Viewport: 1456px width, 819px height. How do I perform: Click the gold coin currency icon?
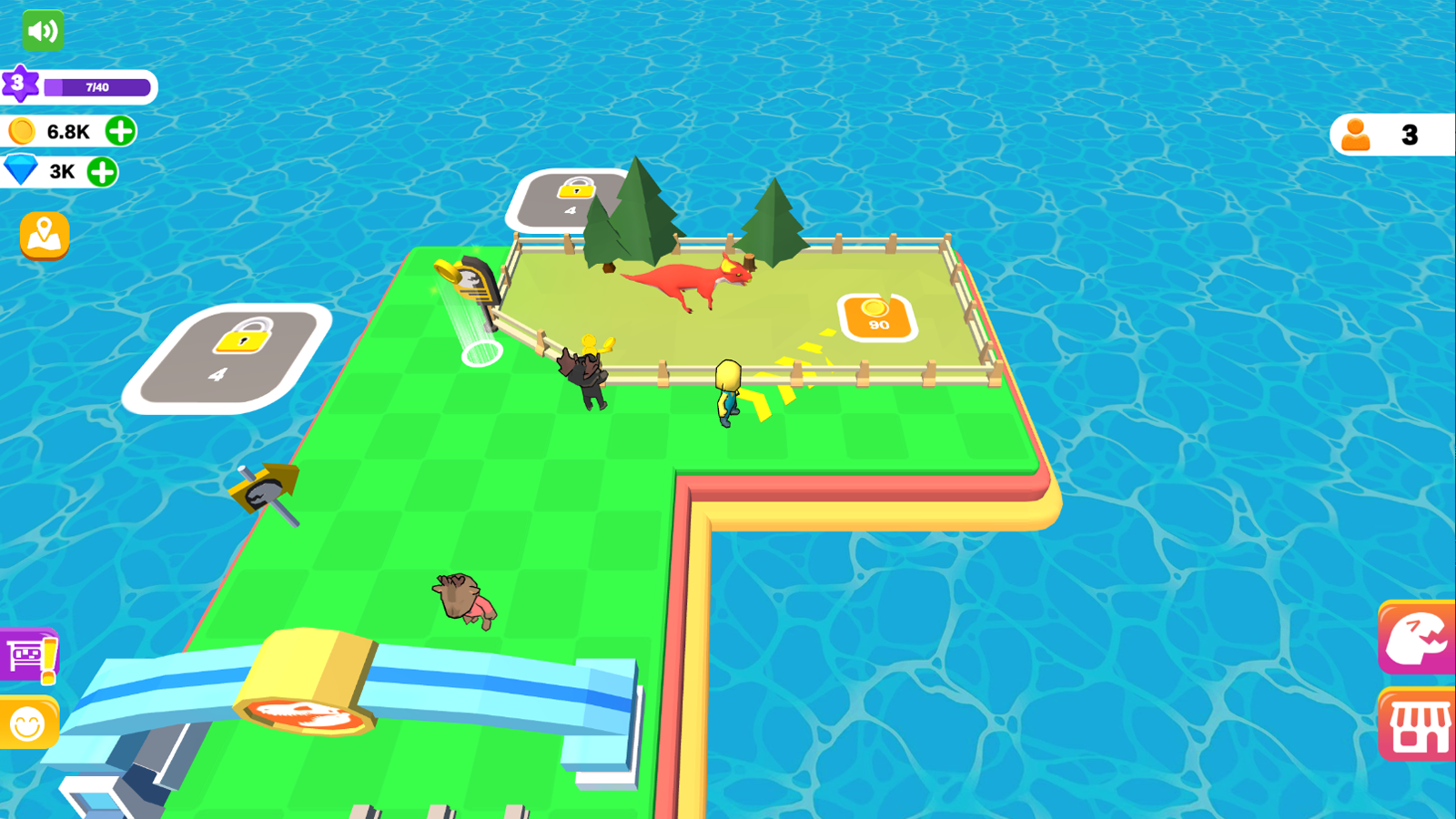tap(21, 130)
